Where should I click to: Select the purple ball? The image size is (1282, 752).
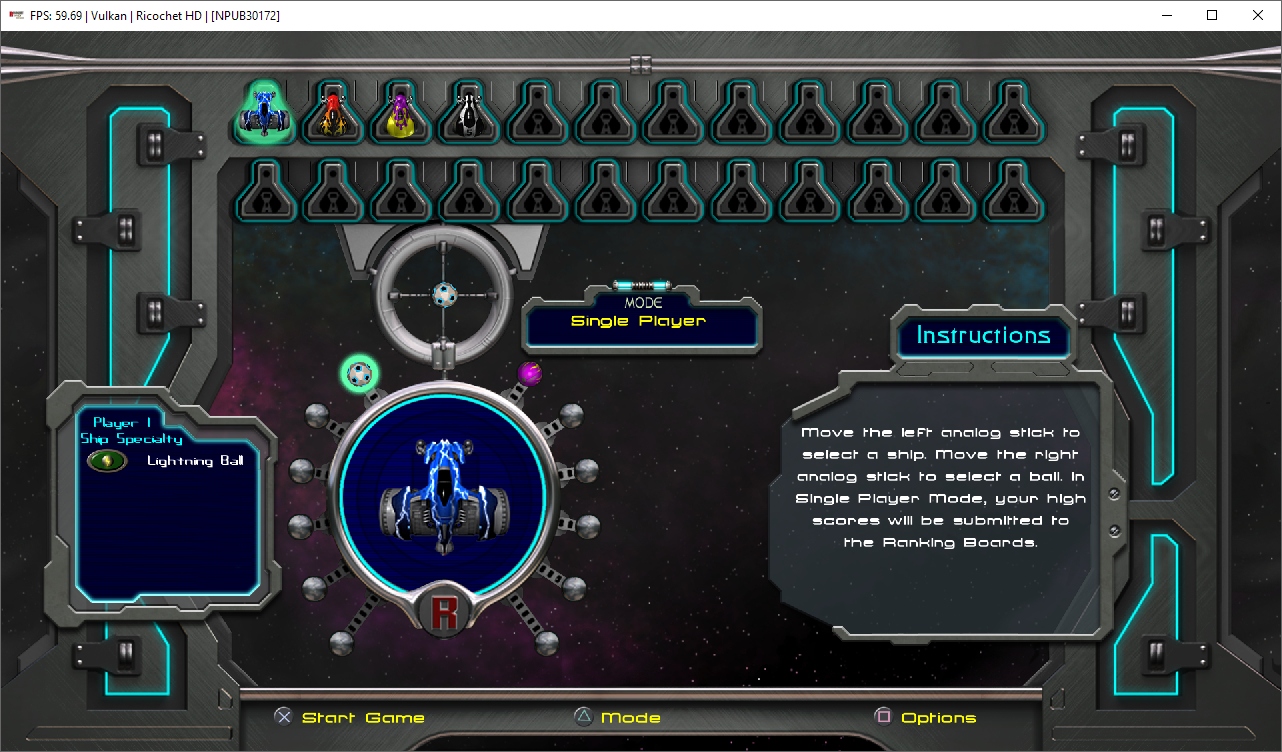click(530, 374)
